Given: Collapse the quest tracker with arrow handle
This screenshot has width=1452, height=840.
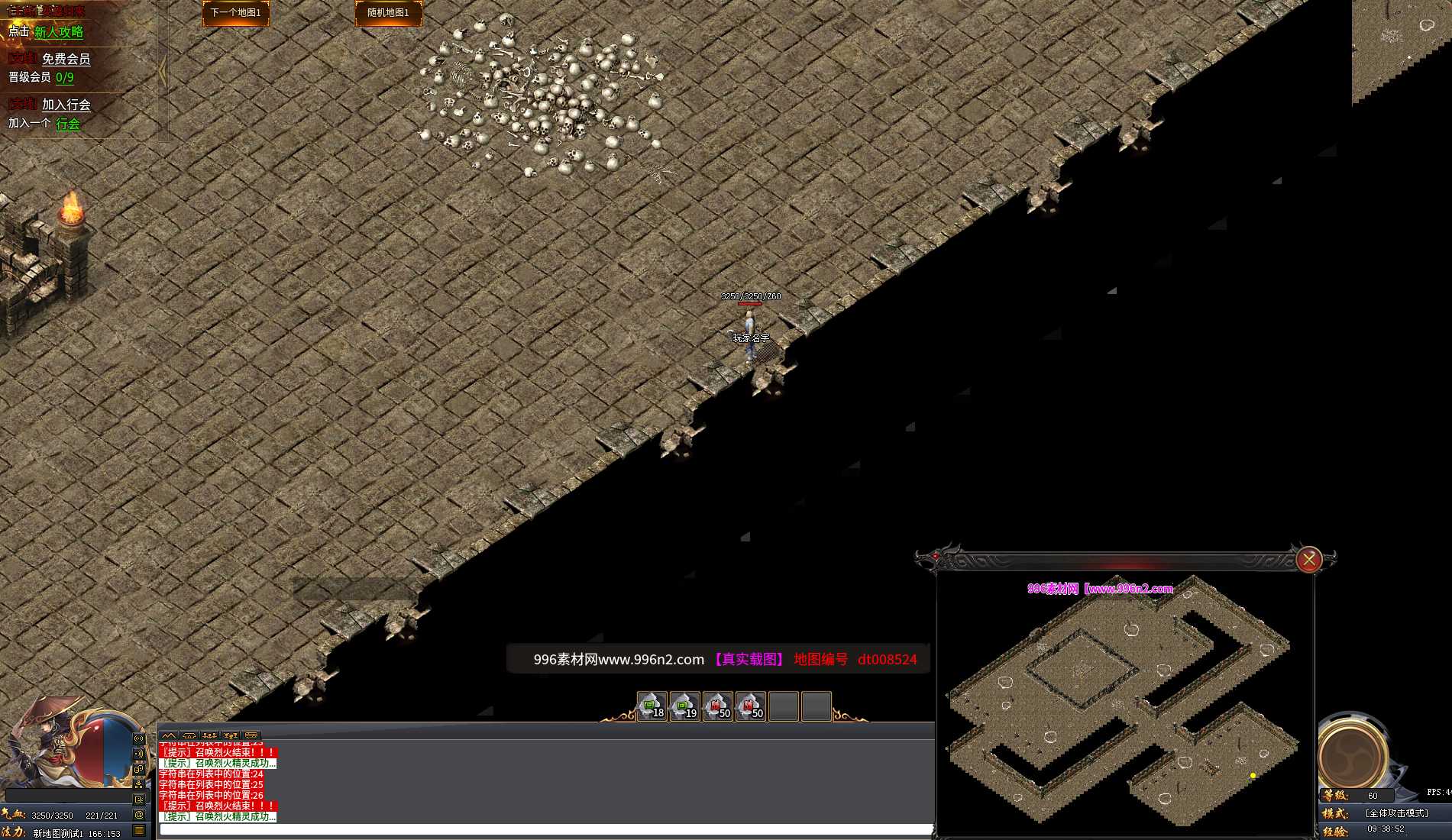Looking at the screenshot, I should (x=162, y=73).
